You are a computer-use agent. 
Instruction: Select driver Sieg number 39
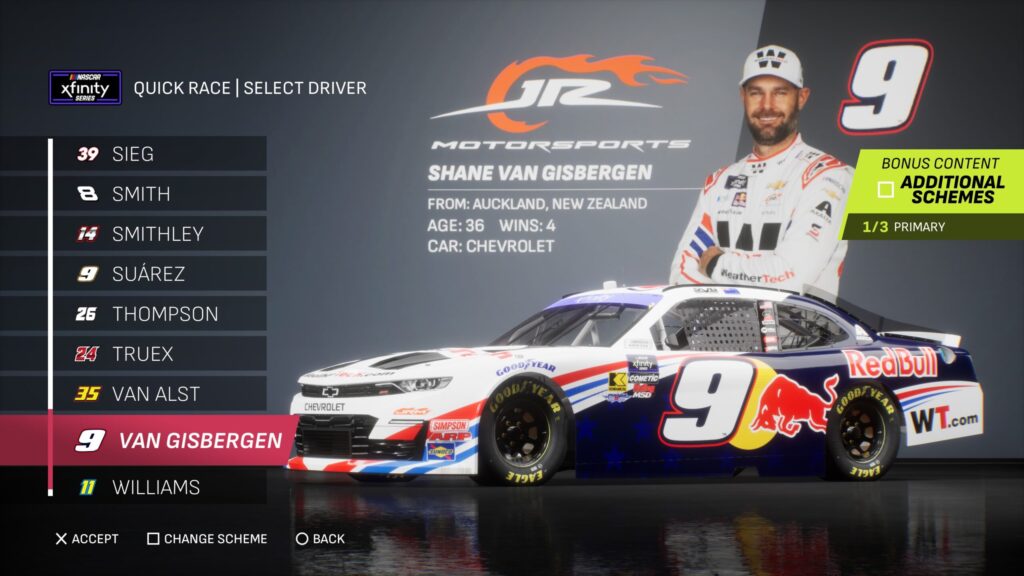(x=160, y=154)
